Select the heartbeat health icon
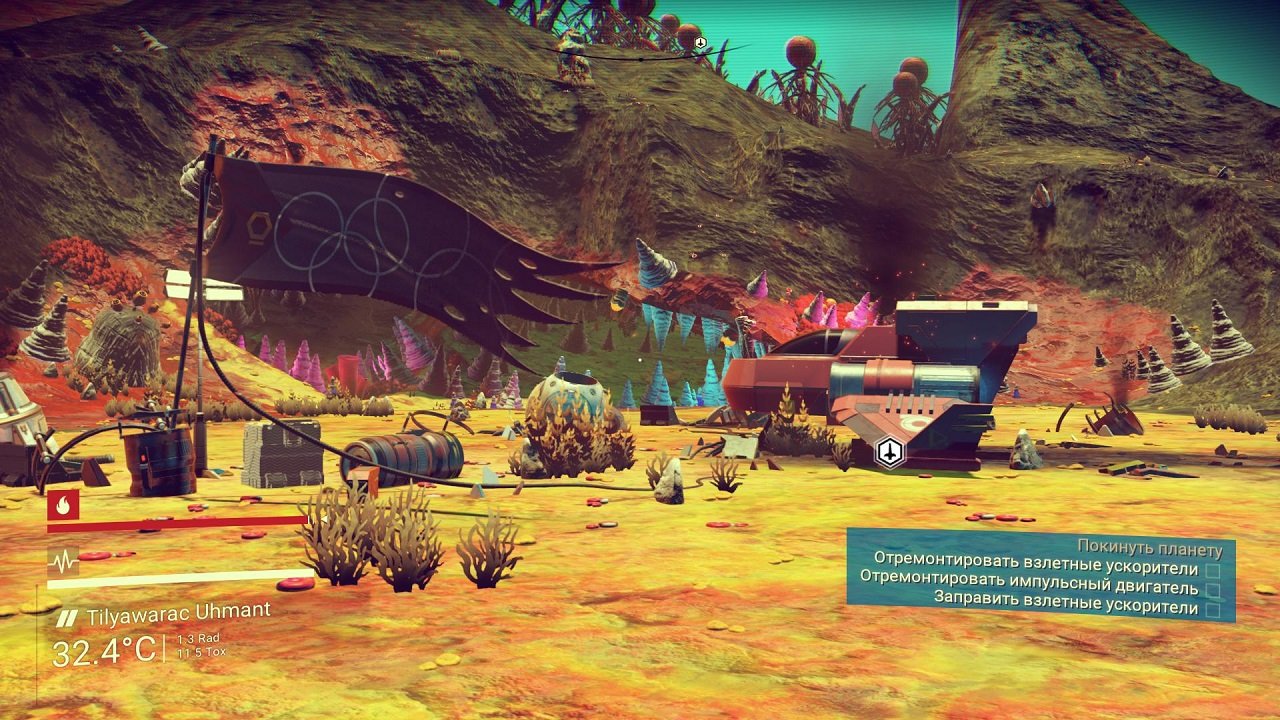Screen dimensions: 1280x720 click(63, 560)
